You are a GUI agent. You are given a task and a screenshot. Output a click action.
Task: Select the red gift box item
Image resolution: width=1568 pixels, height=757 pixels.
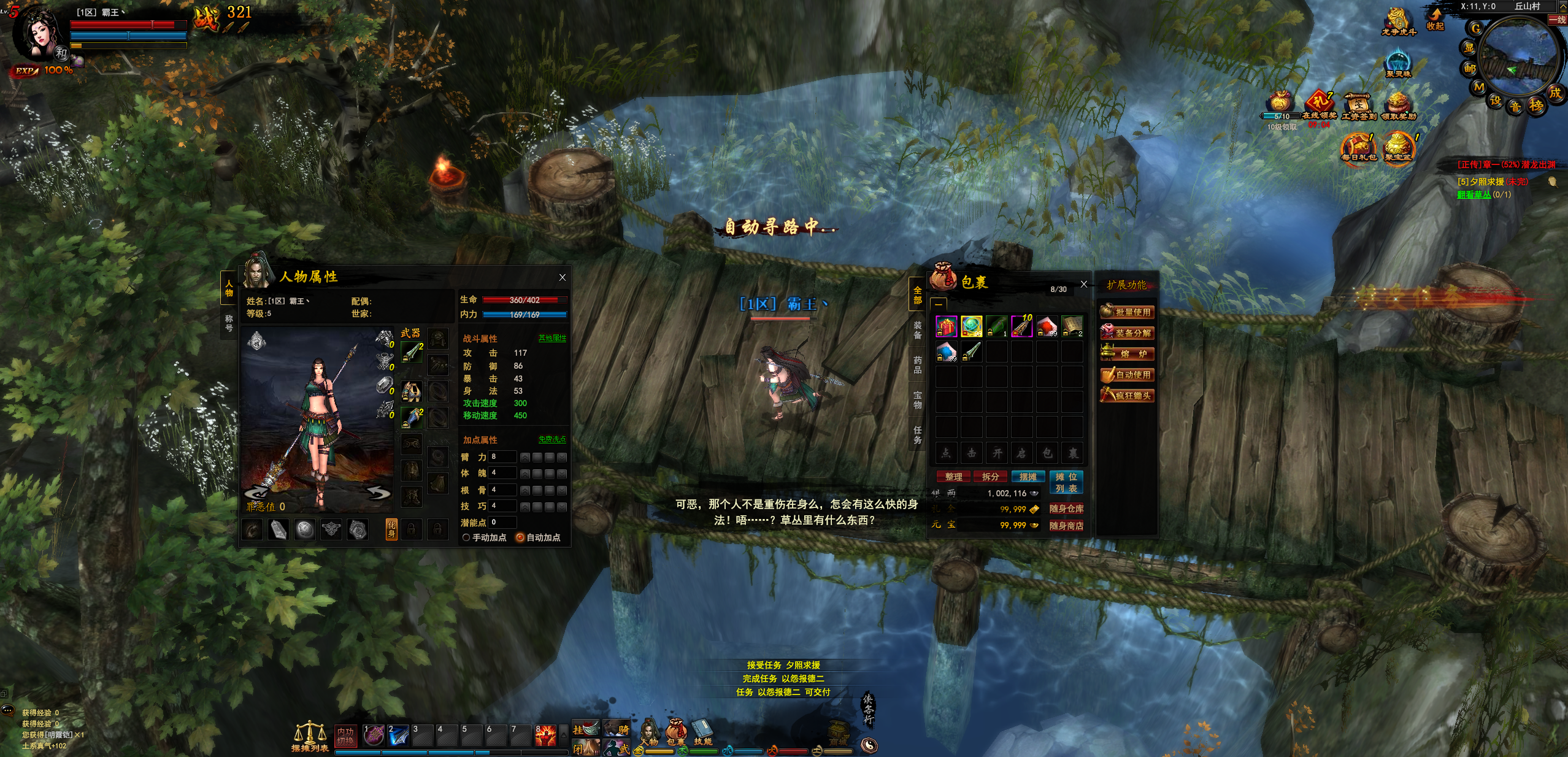pyautogui.click(x=946, y=326)
